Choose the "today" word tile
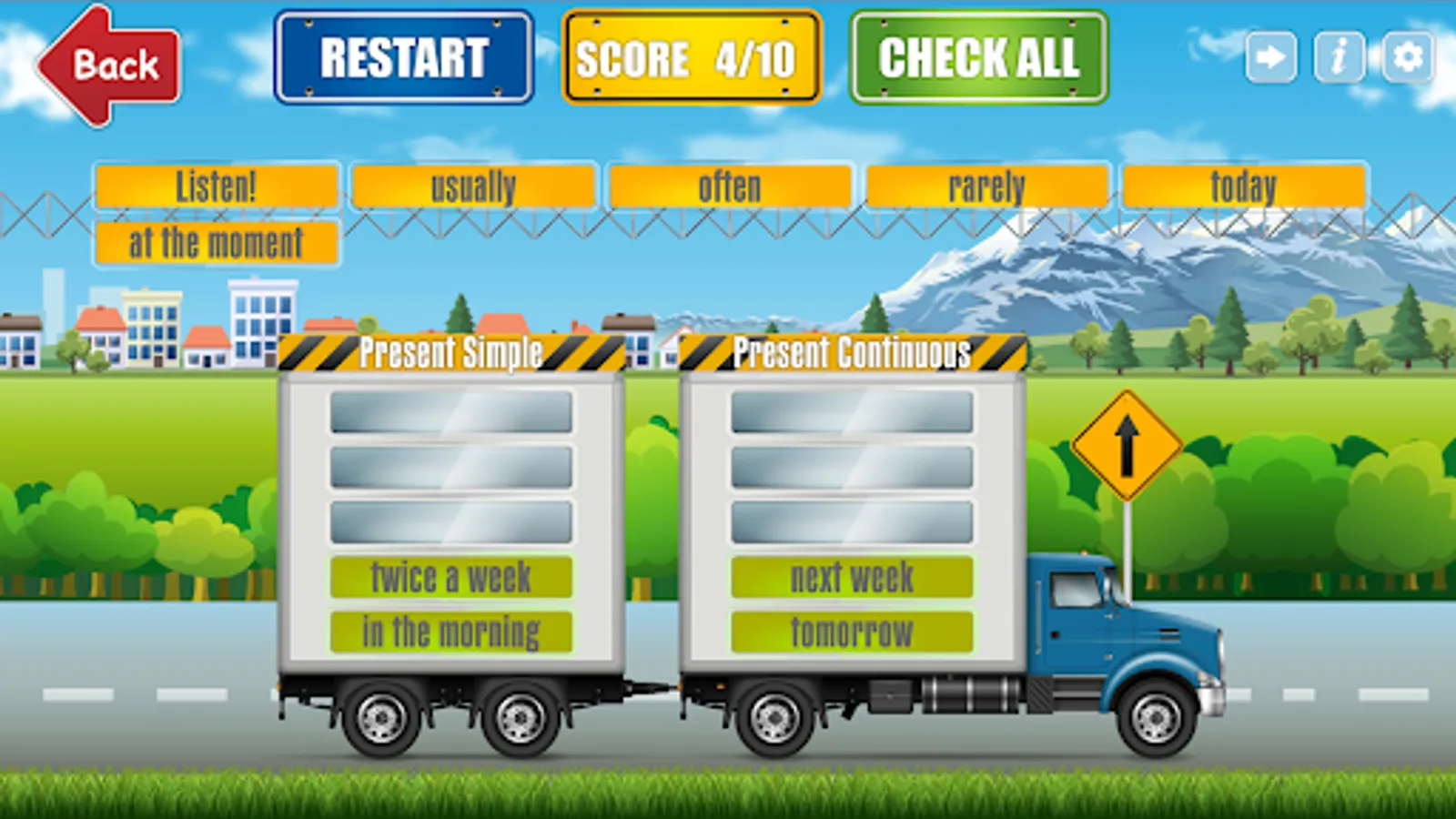Image resolution: width=1456 pixels, height=819 pixels. 1244,187
